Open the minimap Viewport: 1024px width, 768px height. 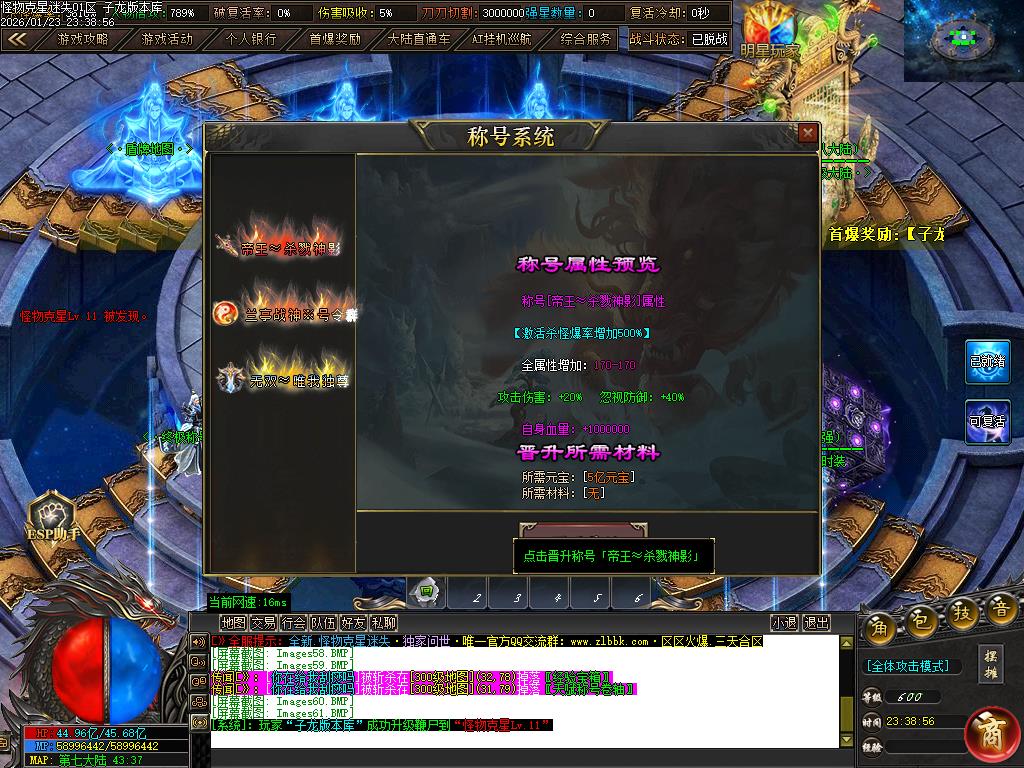pos(962,40)
